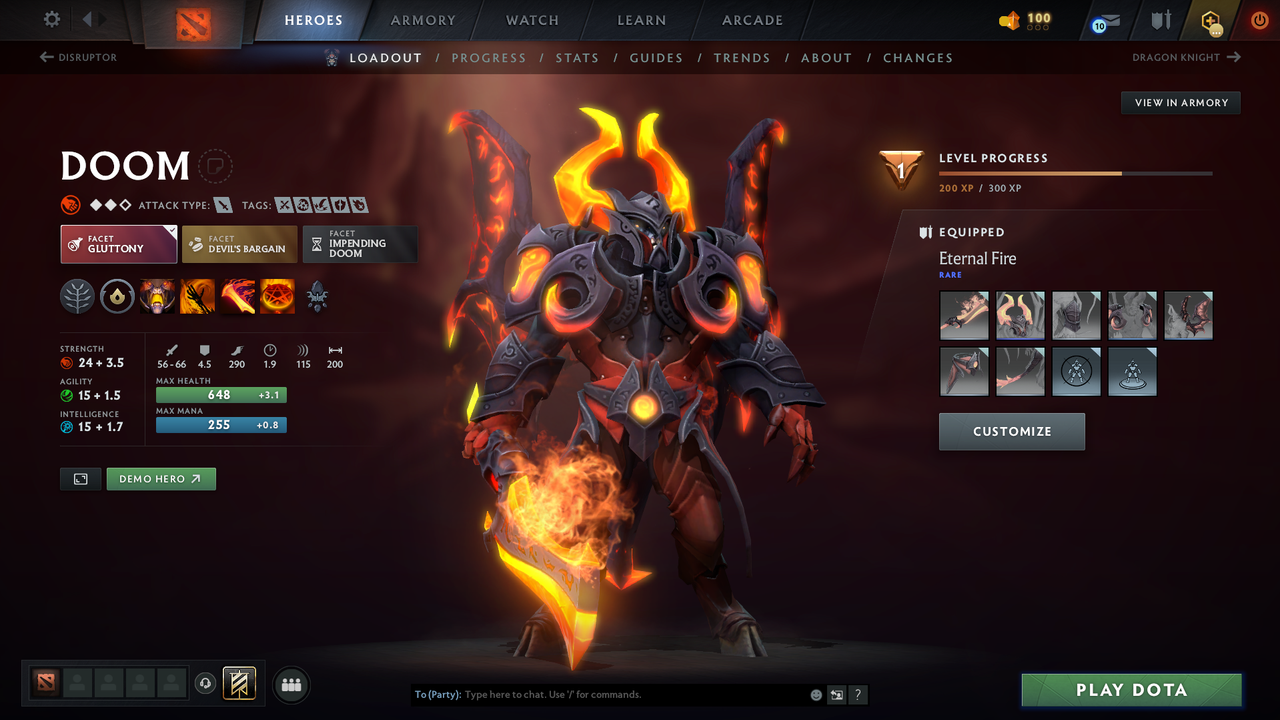Open the Dota 2 home logo
Screen dimensions: 1280x720
193,24
